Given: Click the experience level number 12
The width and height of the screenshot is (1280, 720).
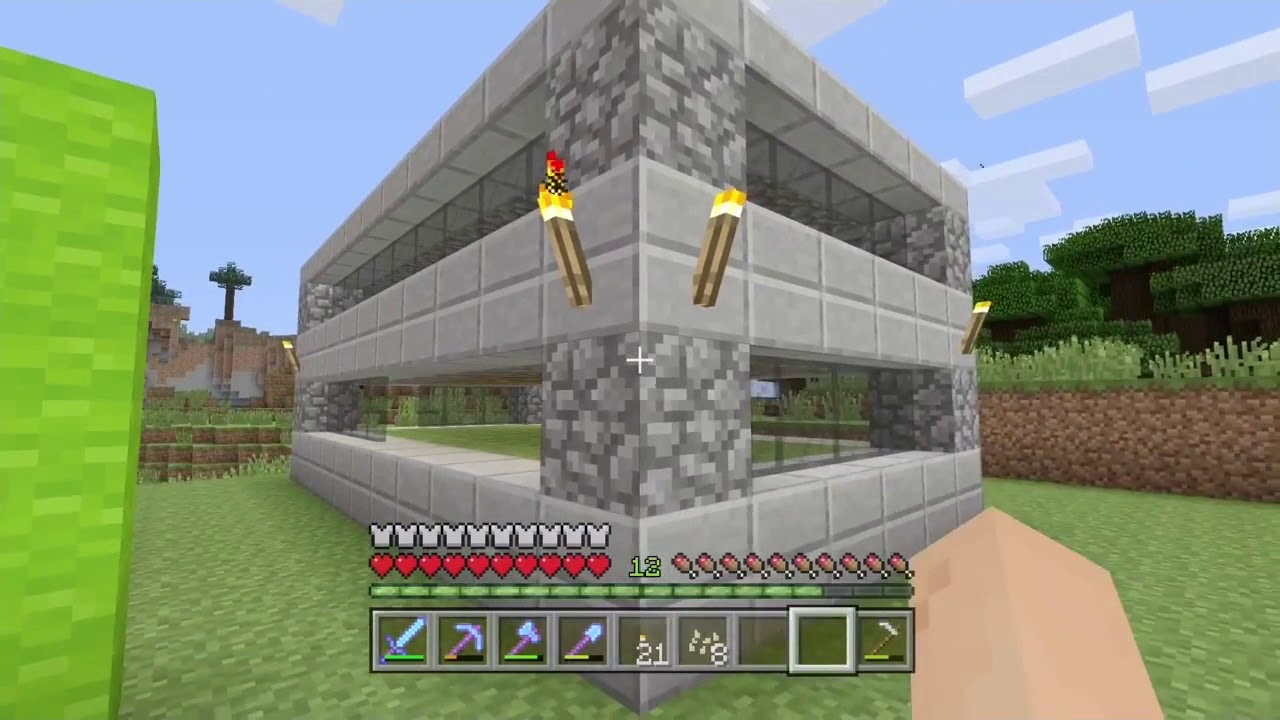Looking at the screenshot, I should point(645,566).
